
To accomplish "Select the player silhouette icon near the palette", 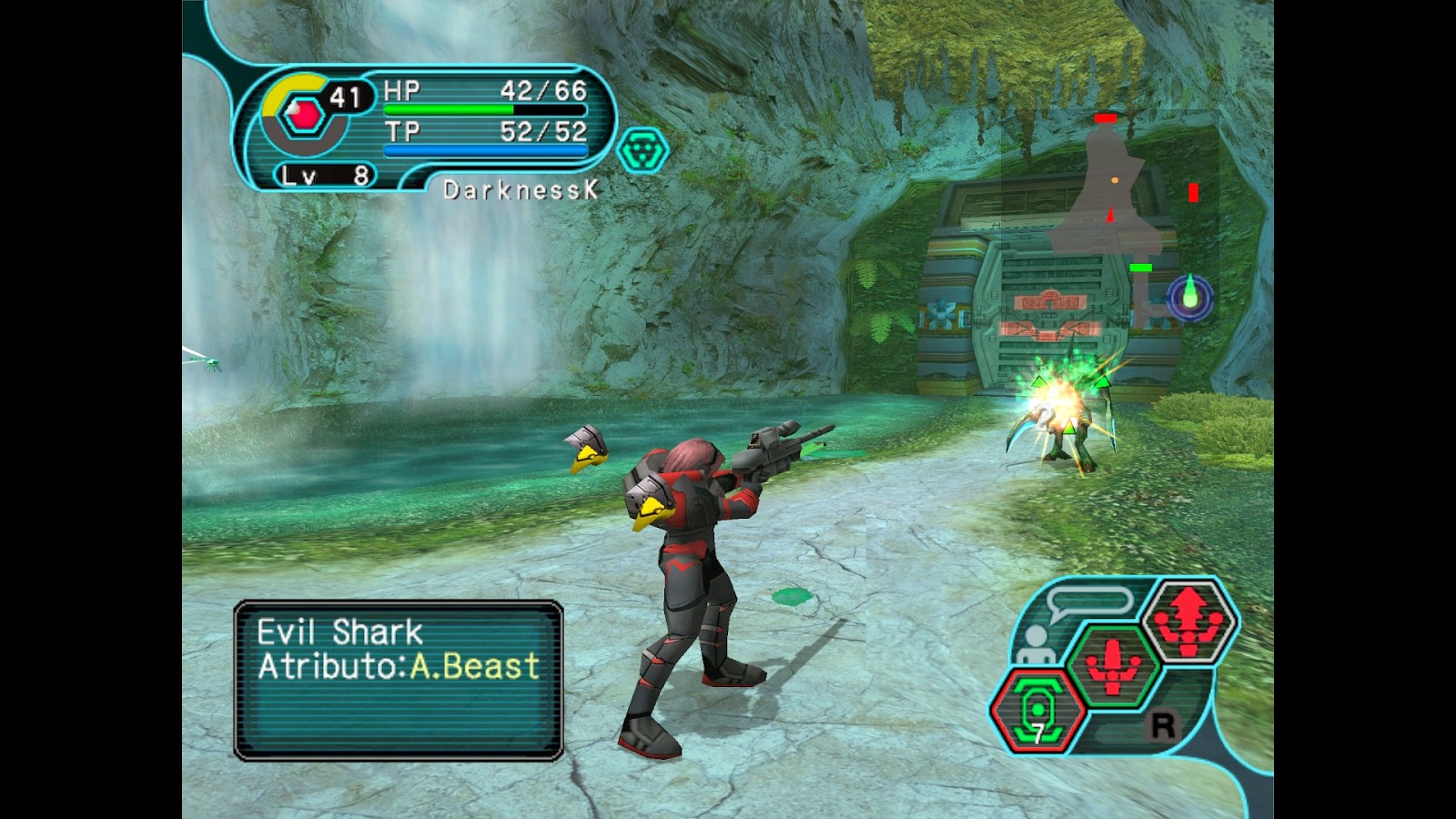I will [1034, 646].
